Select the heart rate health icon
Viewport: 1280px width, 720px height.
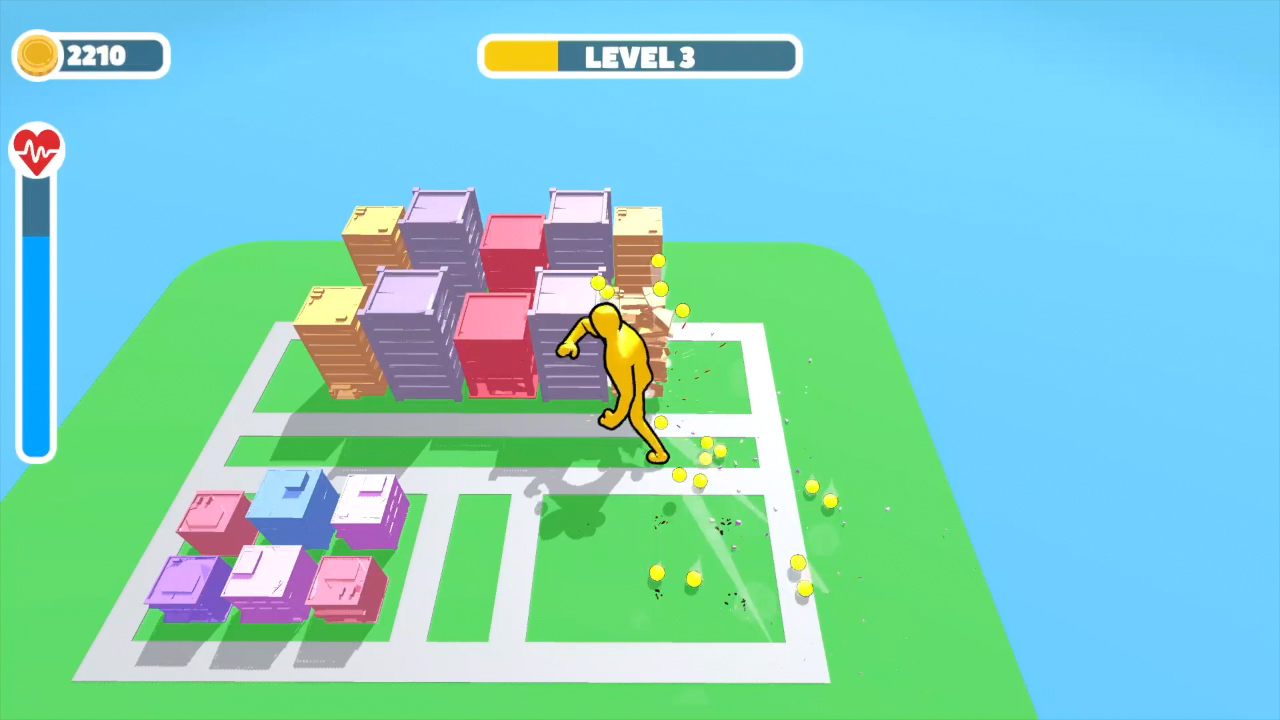click(37, 148)
